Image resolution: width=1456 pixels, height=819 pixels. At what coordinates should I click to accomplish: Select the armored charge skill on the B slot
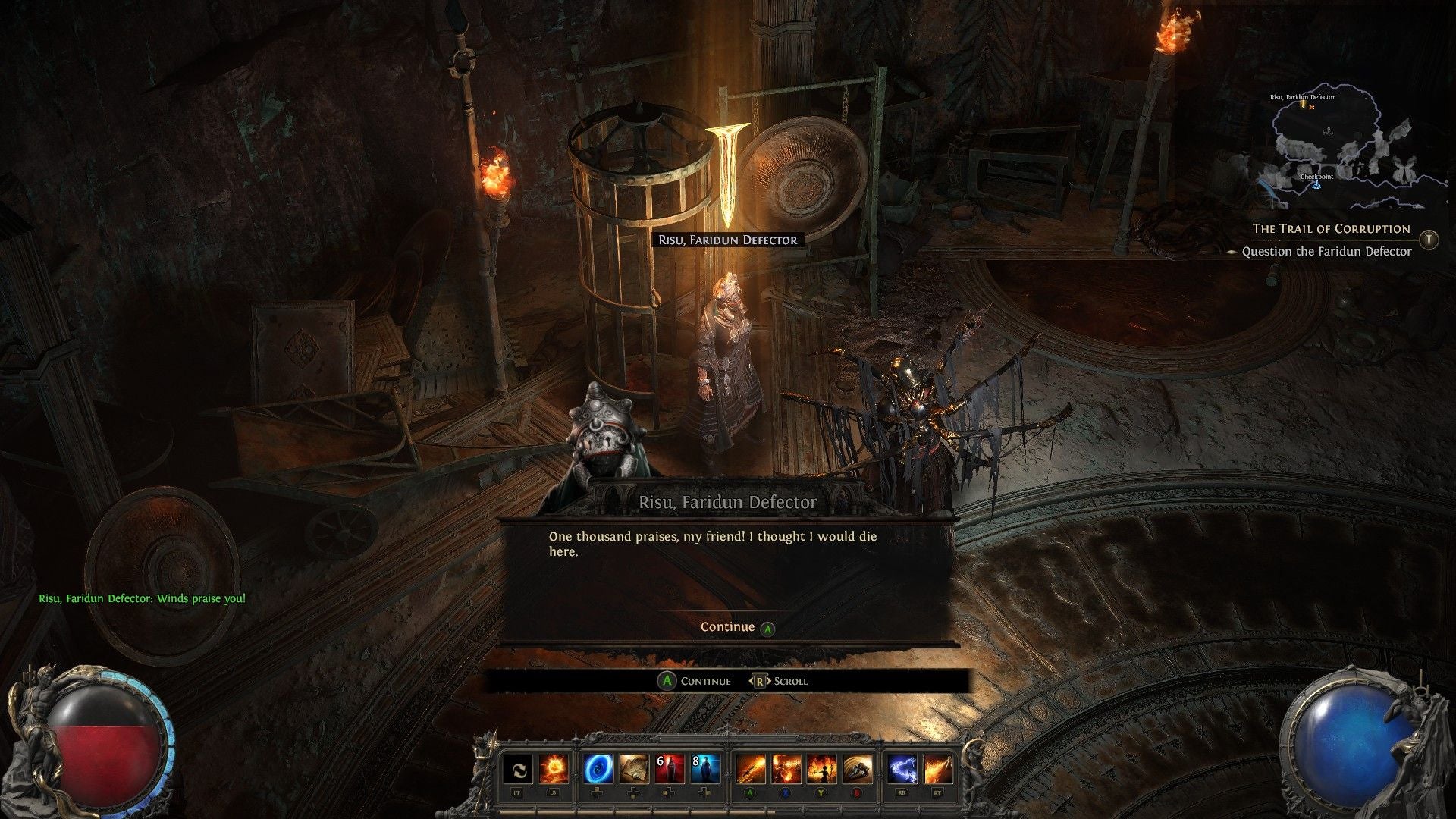point(858,769)
